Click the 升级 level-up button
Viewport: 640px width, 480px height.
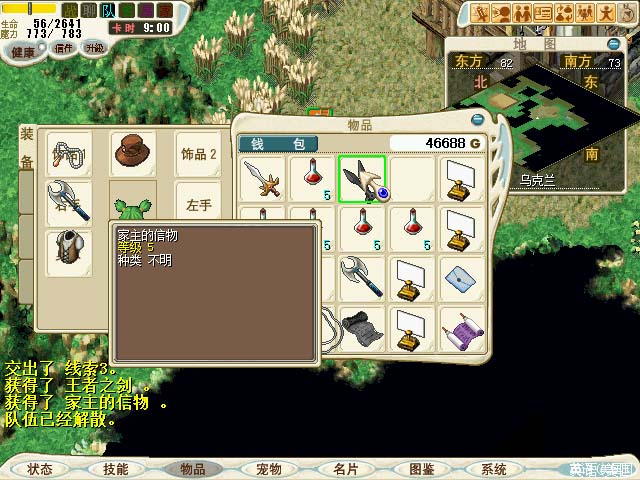94,48
